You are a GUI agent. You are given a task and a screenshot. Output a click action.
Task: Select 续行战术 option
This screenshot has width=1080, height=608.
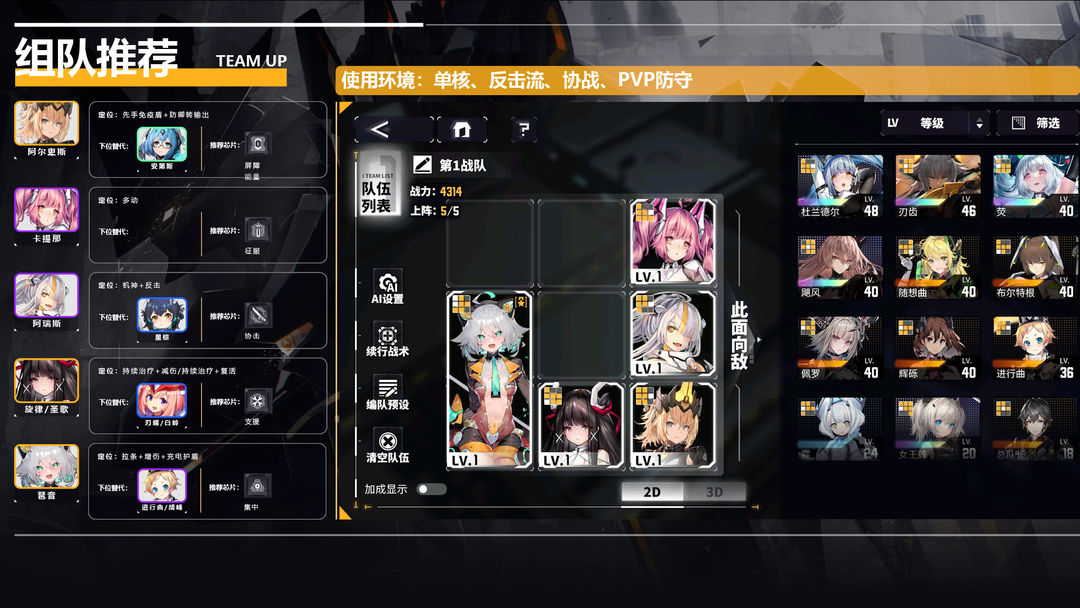tap(387, 341)
